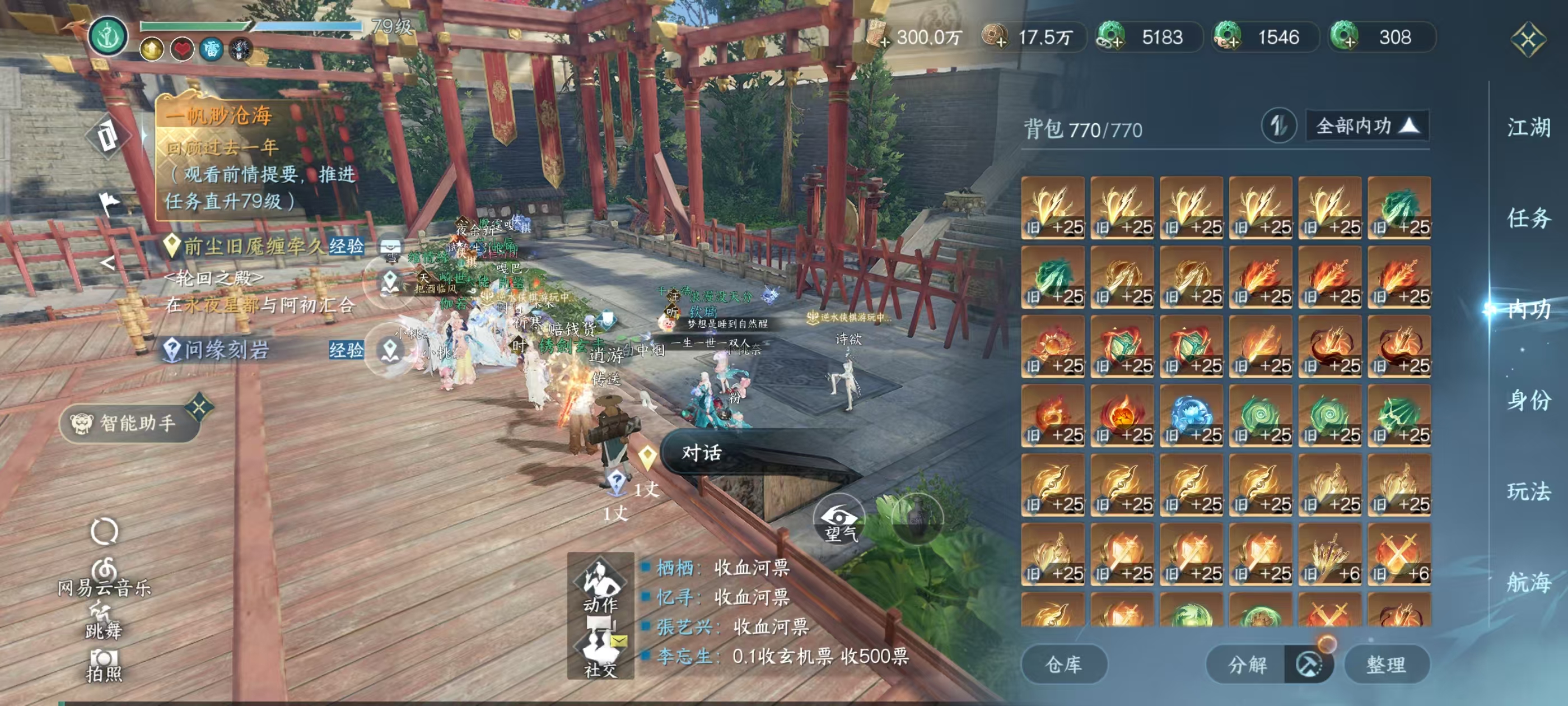Open the 身份 tab
The width and height of the screenshot is (1568, 706).
pos(1528,400)
